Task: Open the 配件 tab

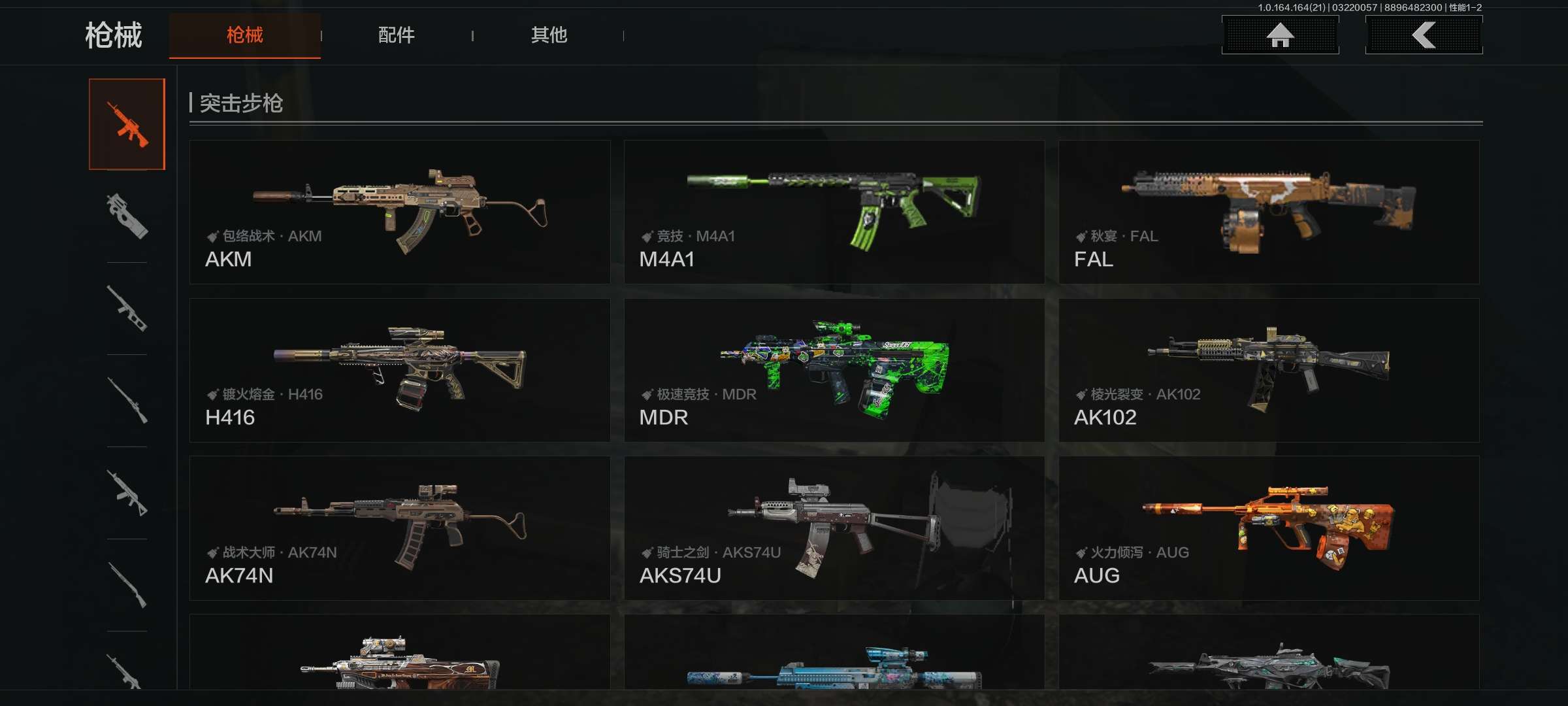Action: coord(397,35)
